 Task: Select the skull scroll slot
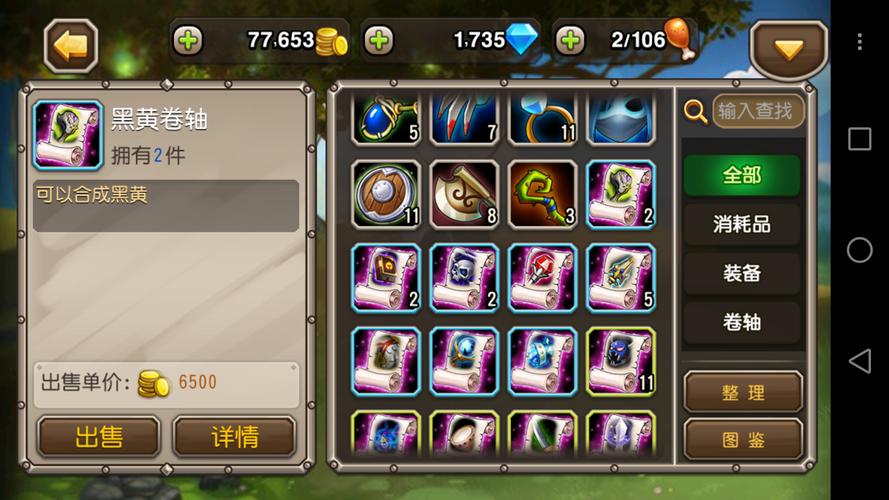[464, 277]
